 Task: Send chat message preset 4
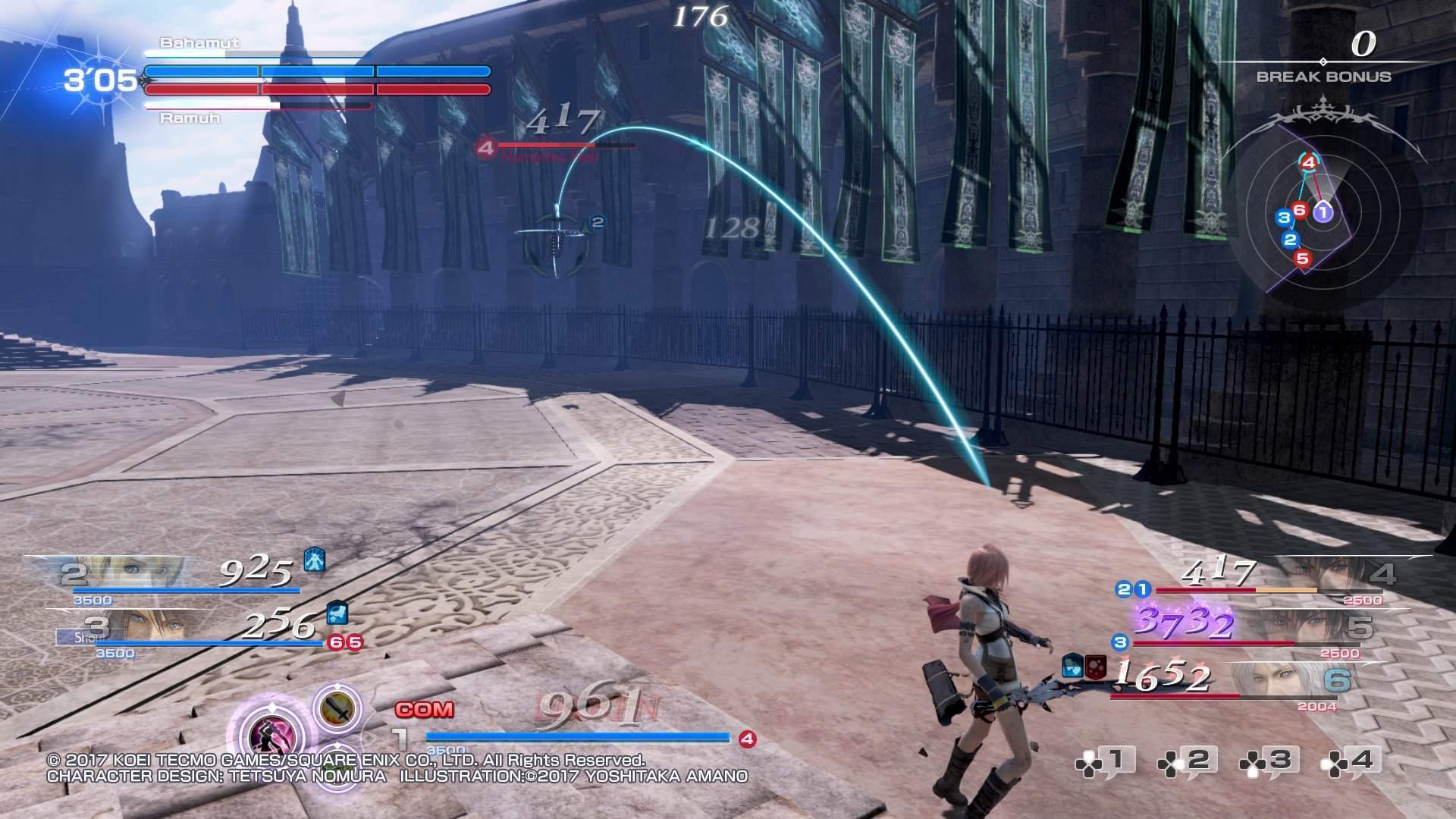pos(1350,761)
